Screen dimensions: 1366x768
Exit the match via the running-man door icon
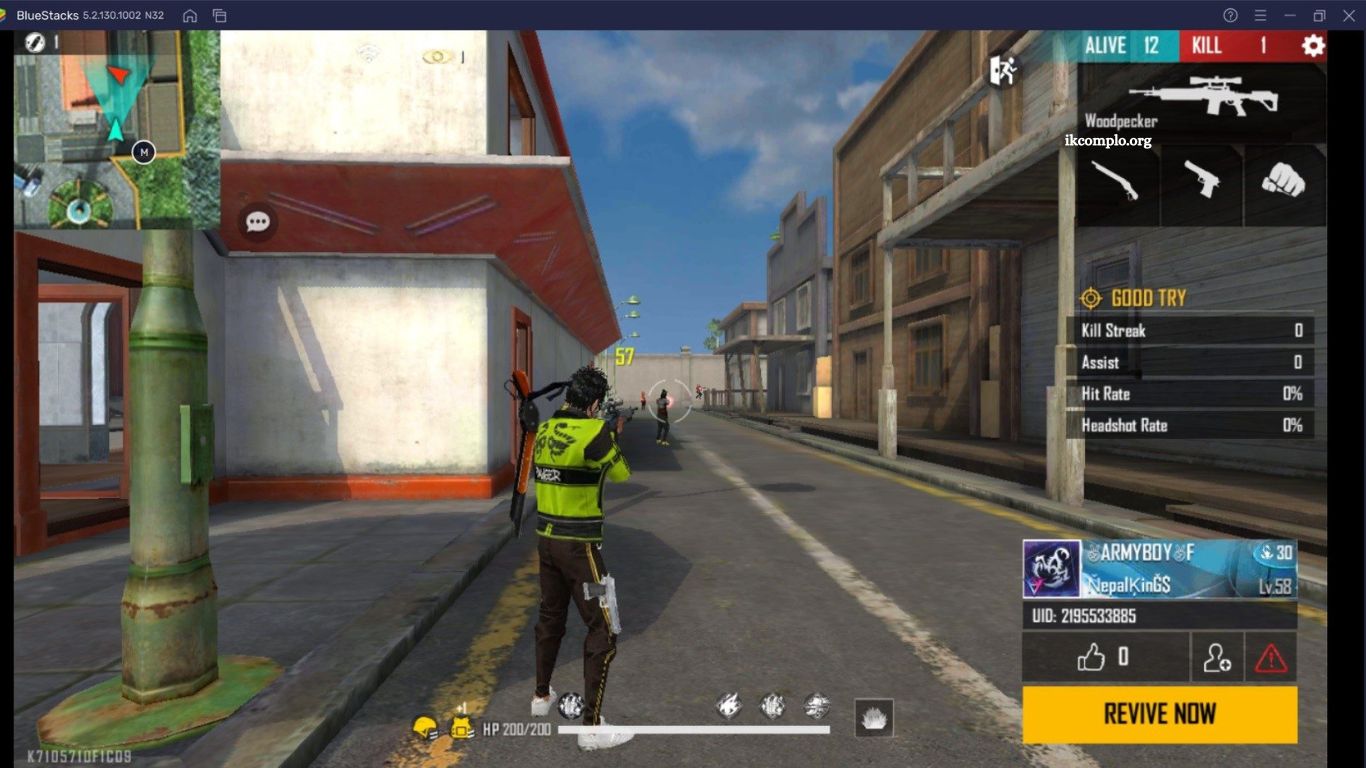tap(1002, 70)
